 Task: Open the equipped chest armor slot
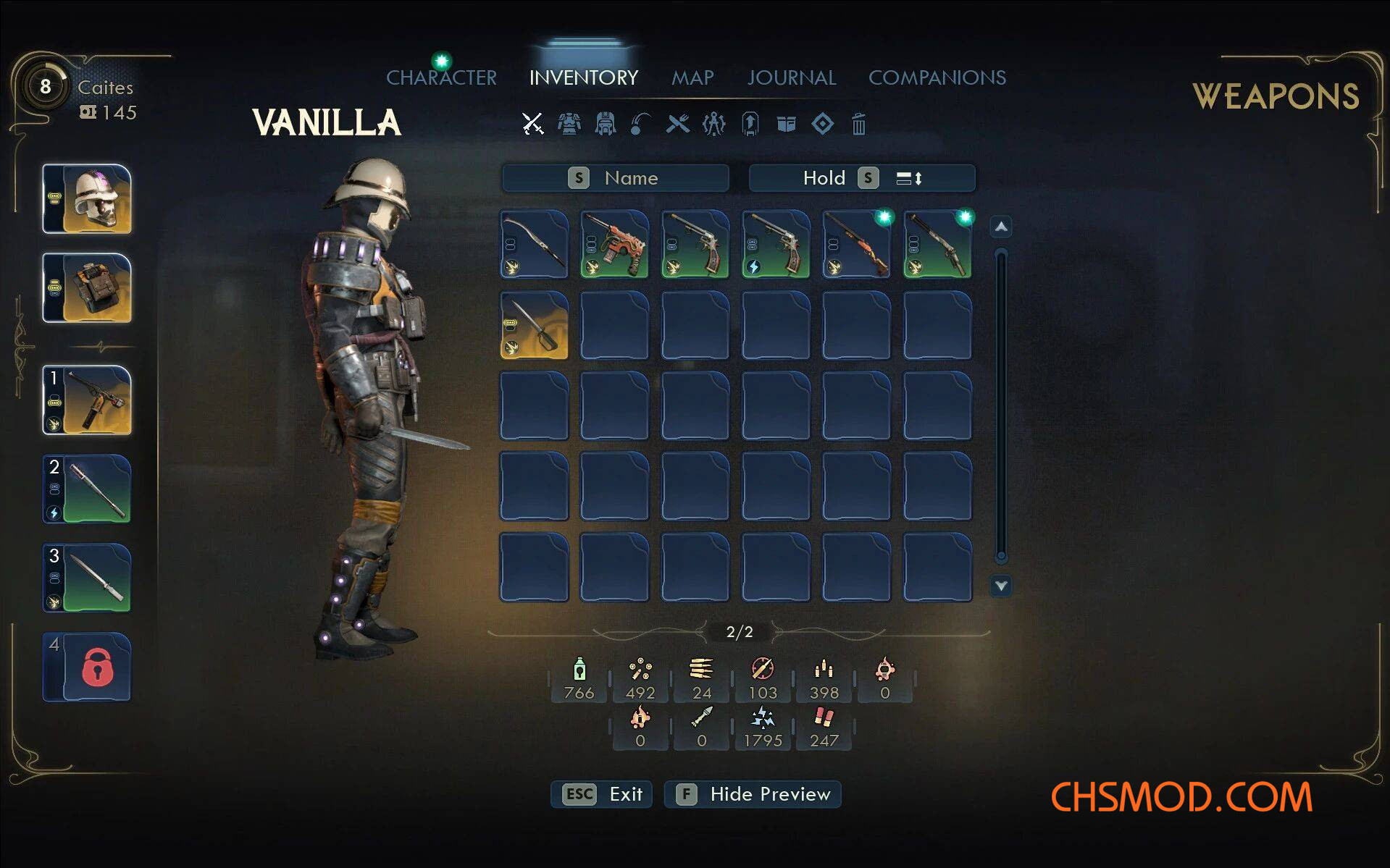tap(87, 288)
